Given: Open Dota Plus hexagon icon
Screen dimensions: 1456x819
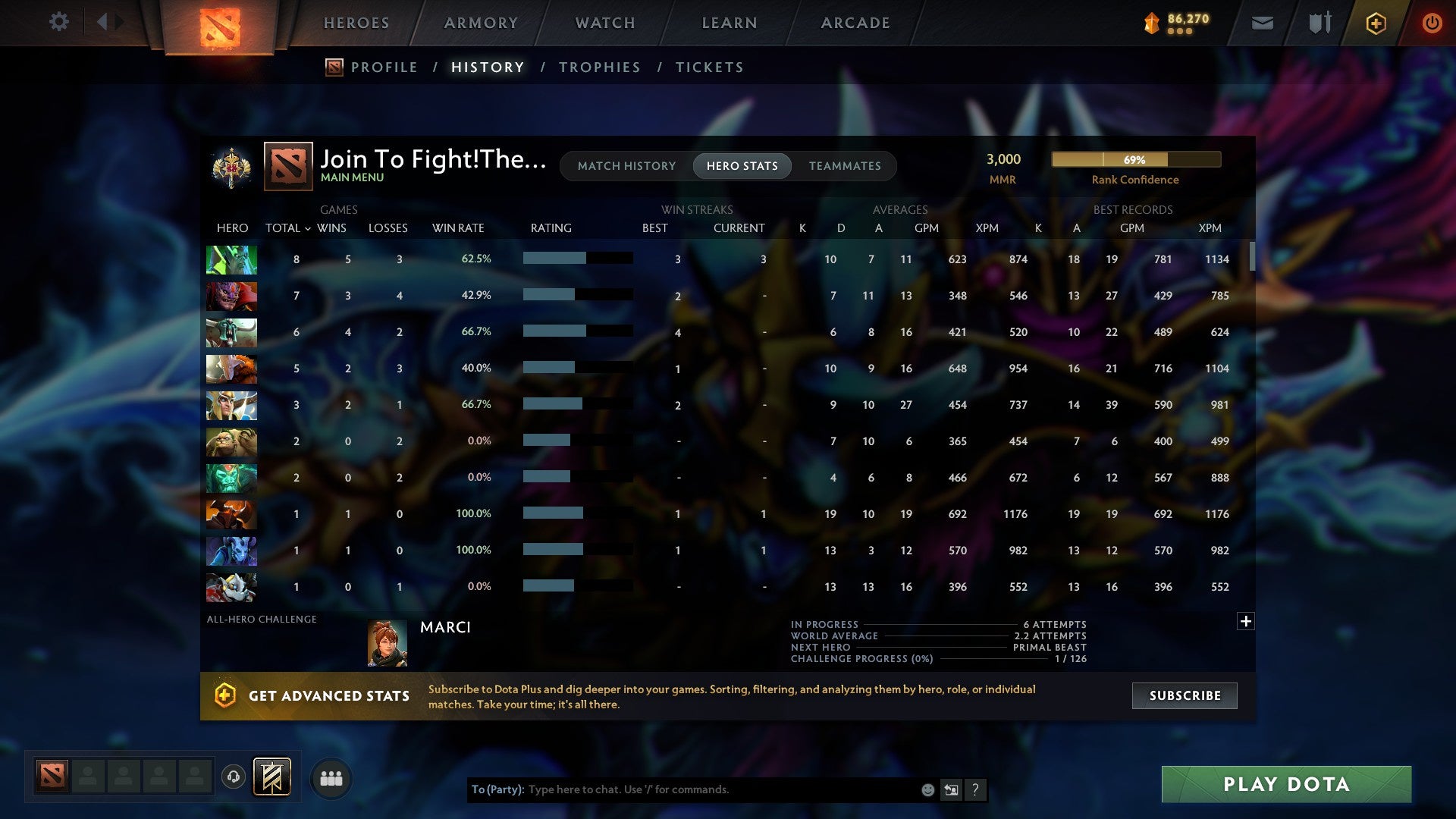Looking at the screenshot, I should 1376,23.
